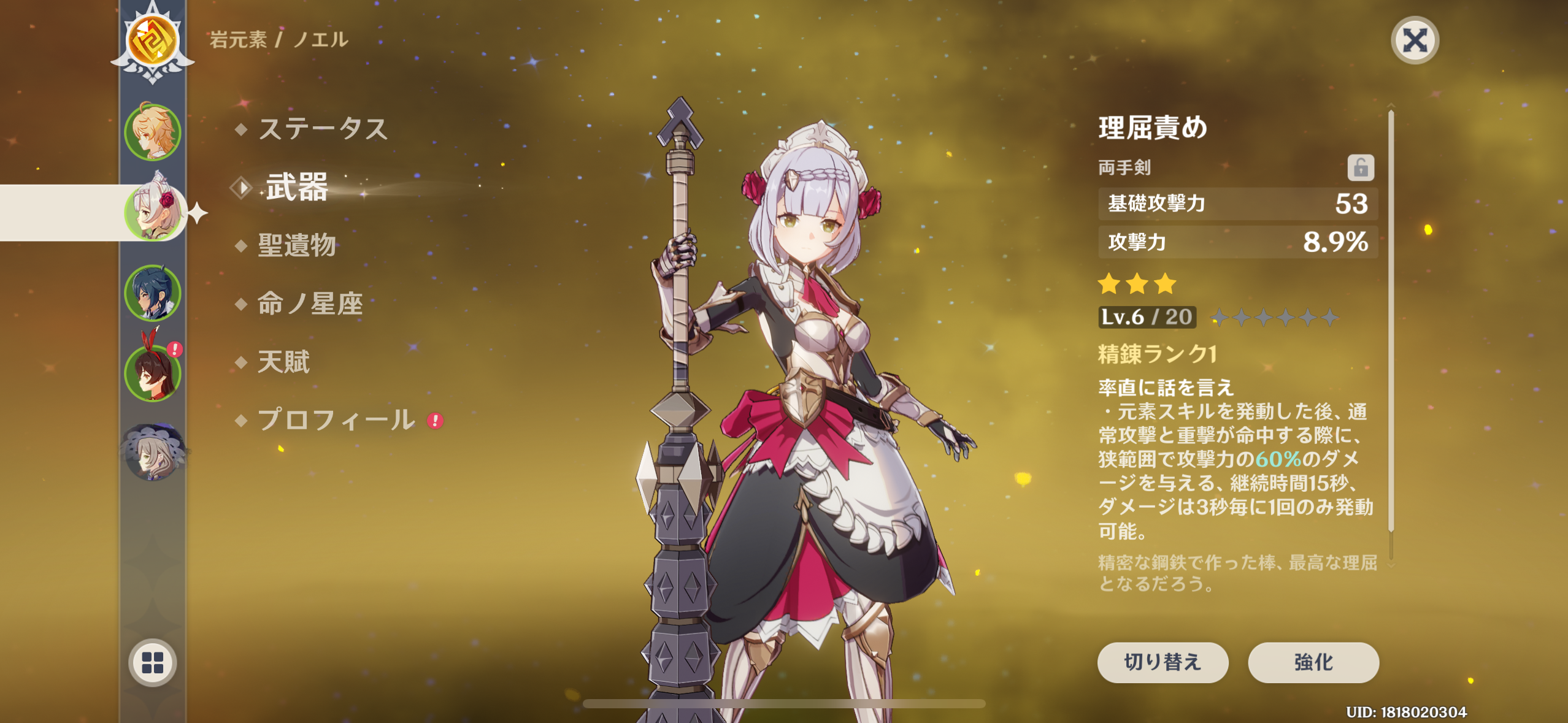View the プロフィール (Profile) page
Screen dimensions: 1568x723
336,420
